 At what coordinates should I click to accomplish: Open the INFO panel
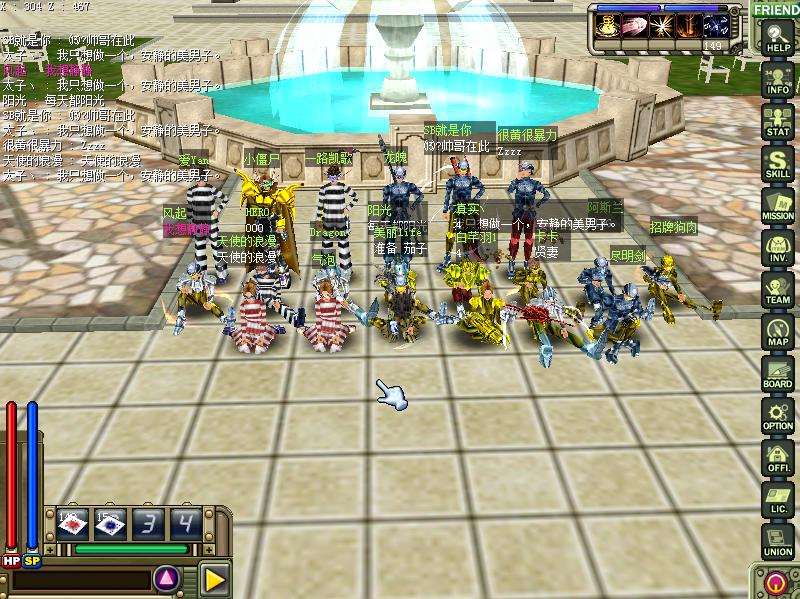pos(777,80)
